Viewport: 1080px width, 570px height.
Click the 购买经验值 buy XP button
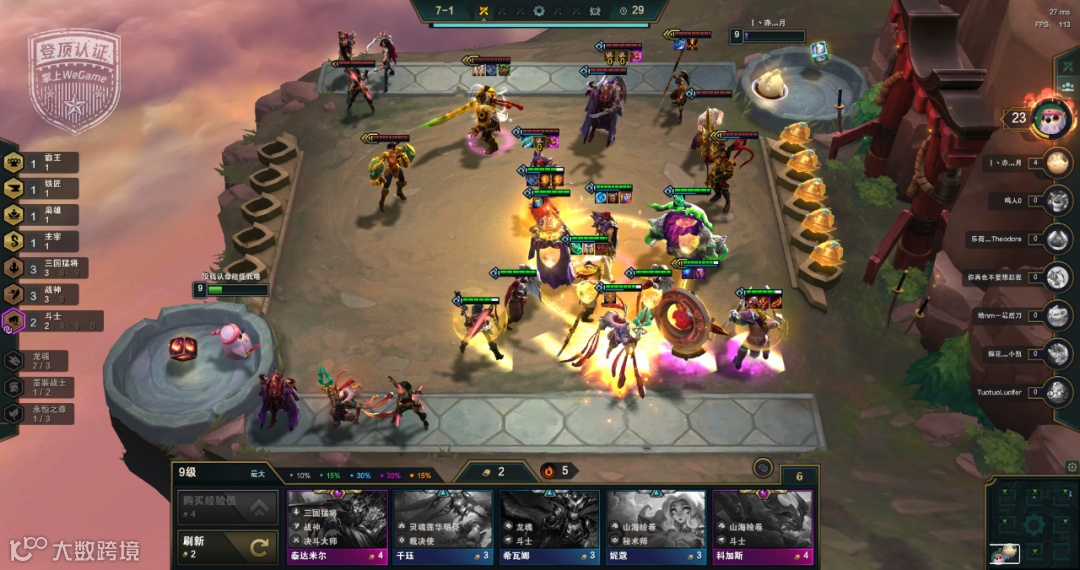(226, 508)
